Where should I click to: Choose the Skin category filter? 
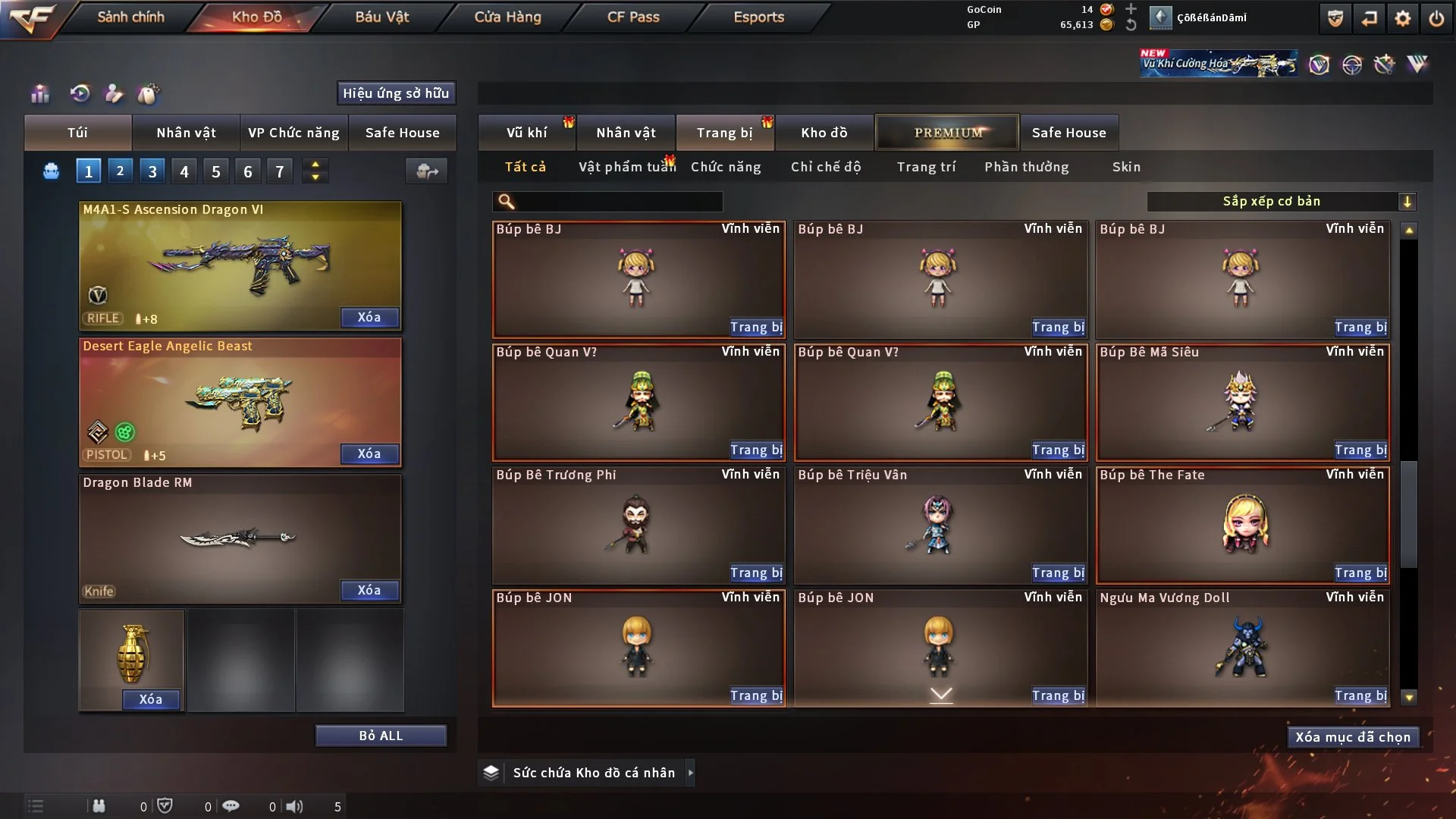(x=1126, y=167)
